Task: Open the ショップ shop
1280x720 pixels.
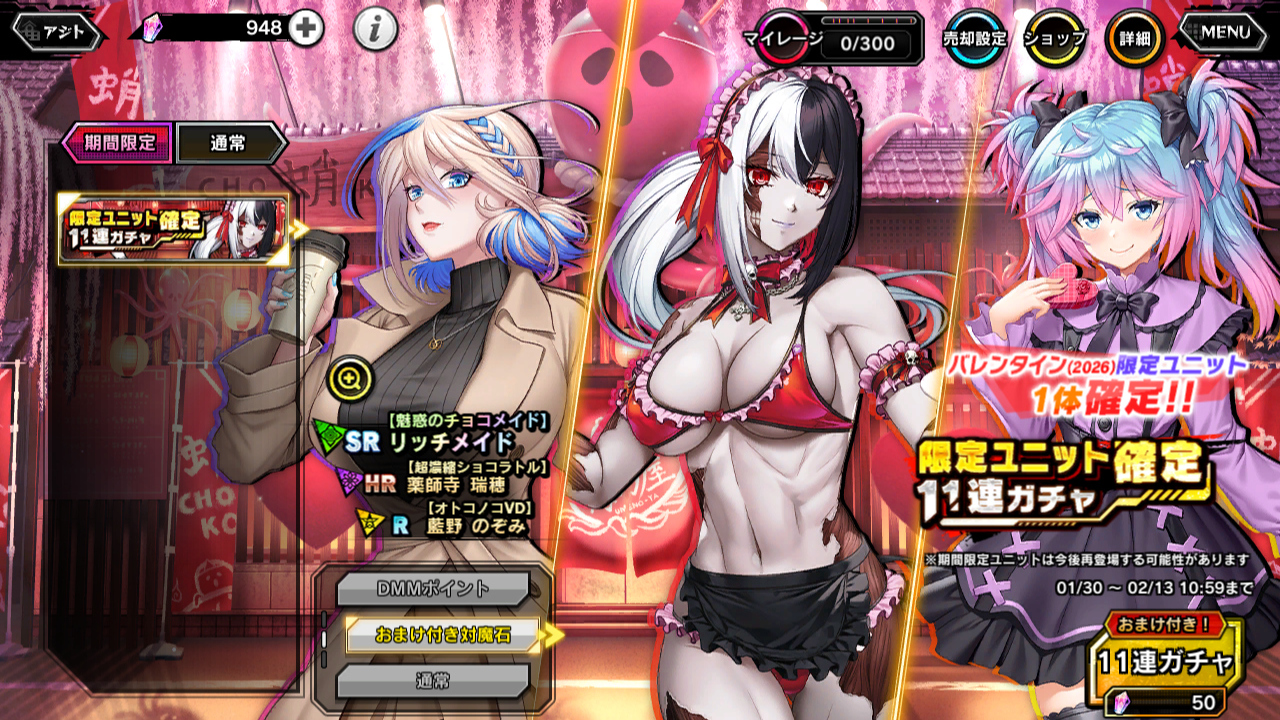Action: (1055, 39)
